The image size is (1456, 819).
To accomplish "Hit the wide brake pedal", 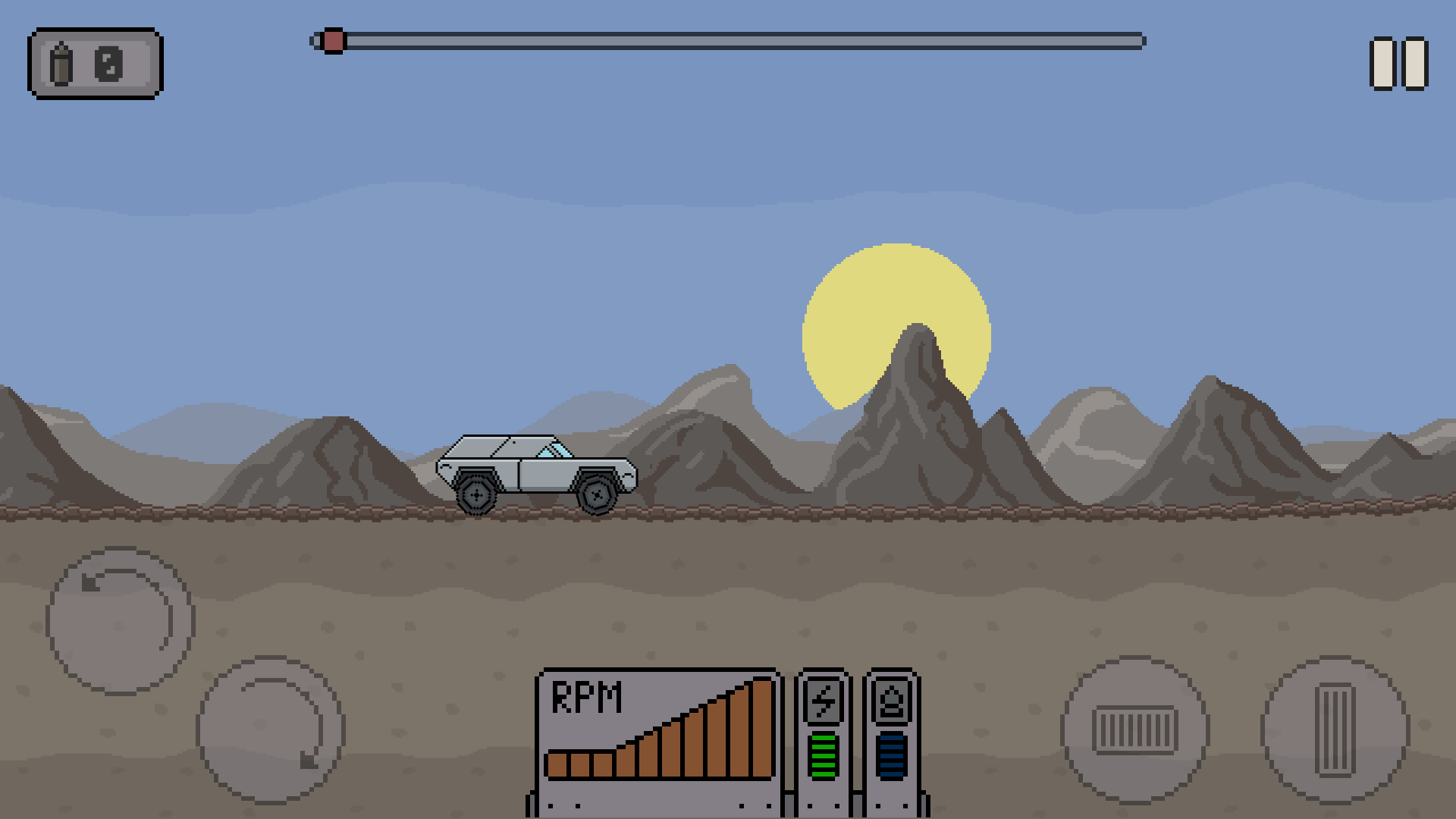I will pos(1135,730).
